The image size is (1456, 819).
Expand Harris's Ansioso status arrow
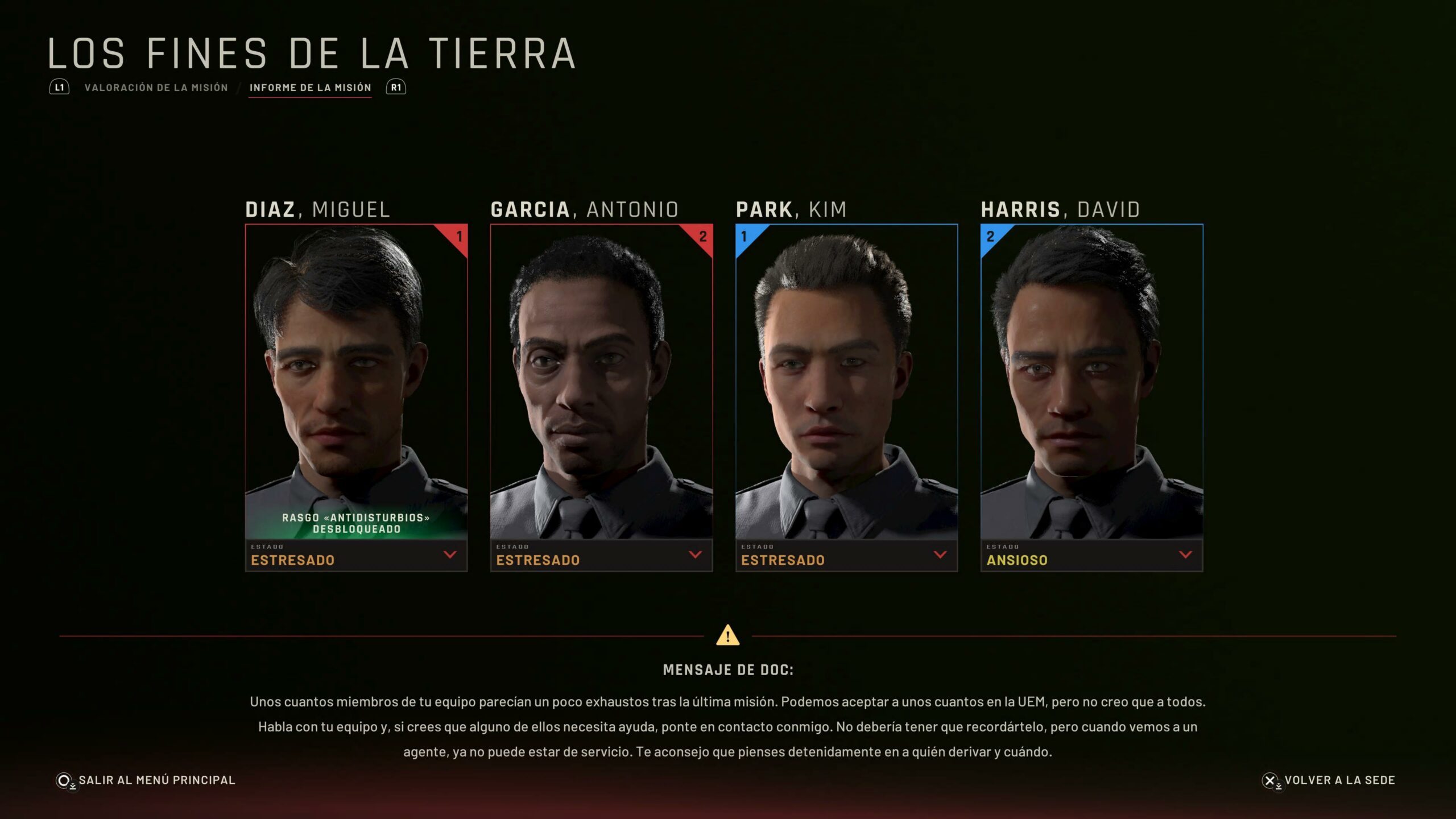coord(1185,555)
